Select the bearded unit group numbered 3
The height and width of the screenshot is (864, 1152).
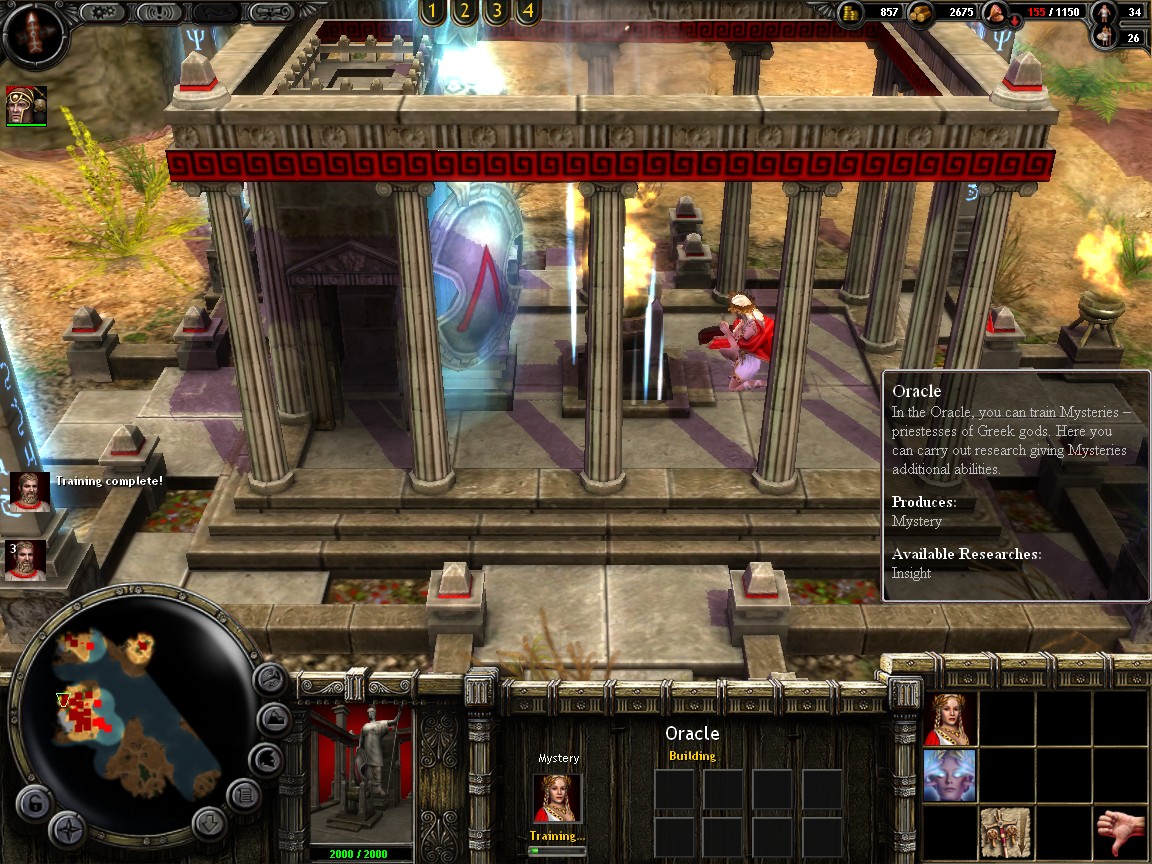point(26,560)
